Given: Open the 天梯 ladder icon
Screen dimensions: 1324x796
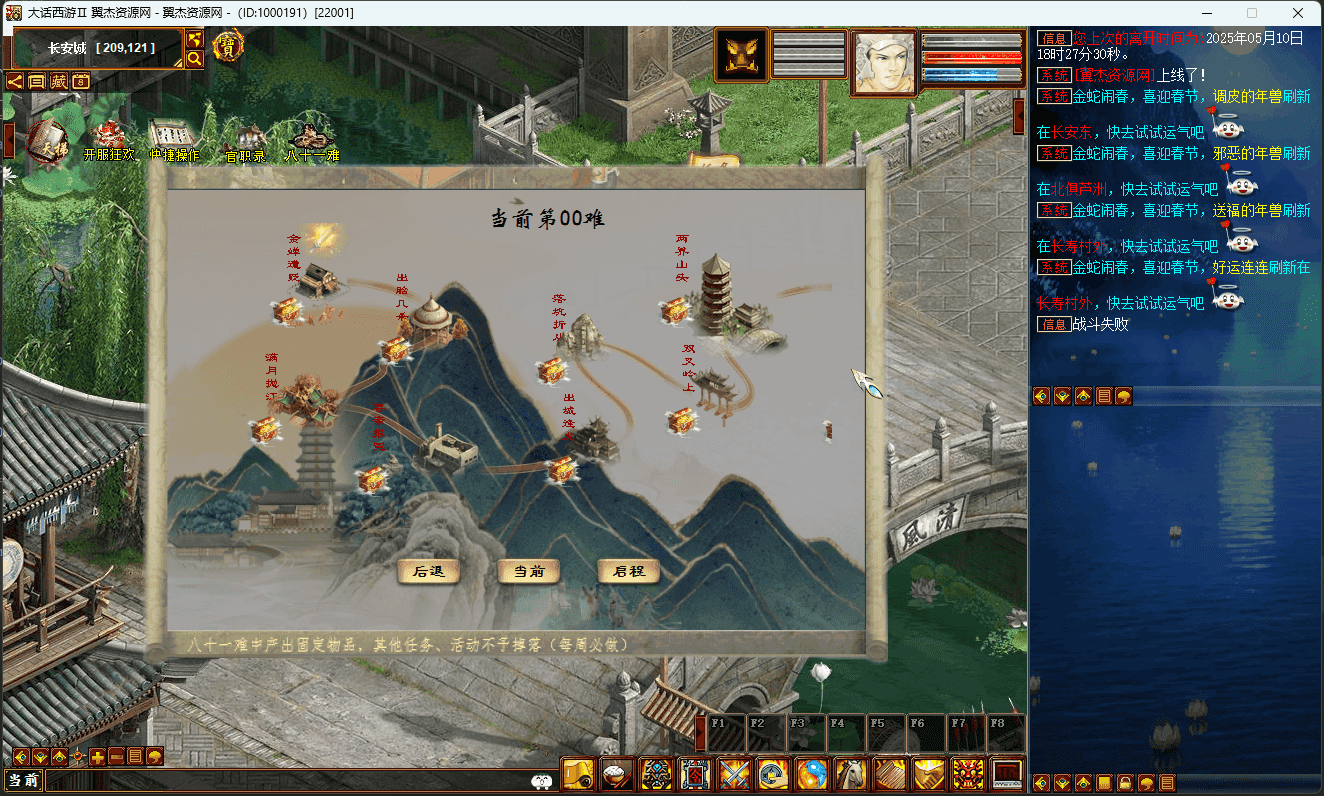Looking at the screenshot, I should [x=46, y=141].
